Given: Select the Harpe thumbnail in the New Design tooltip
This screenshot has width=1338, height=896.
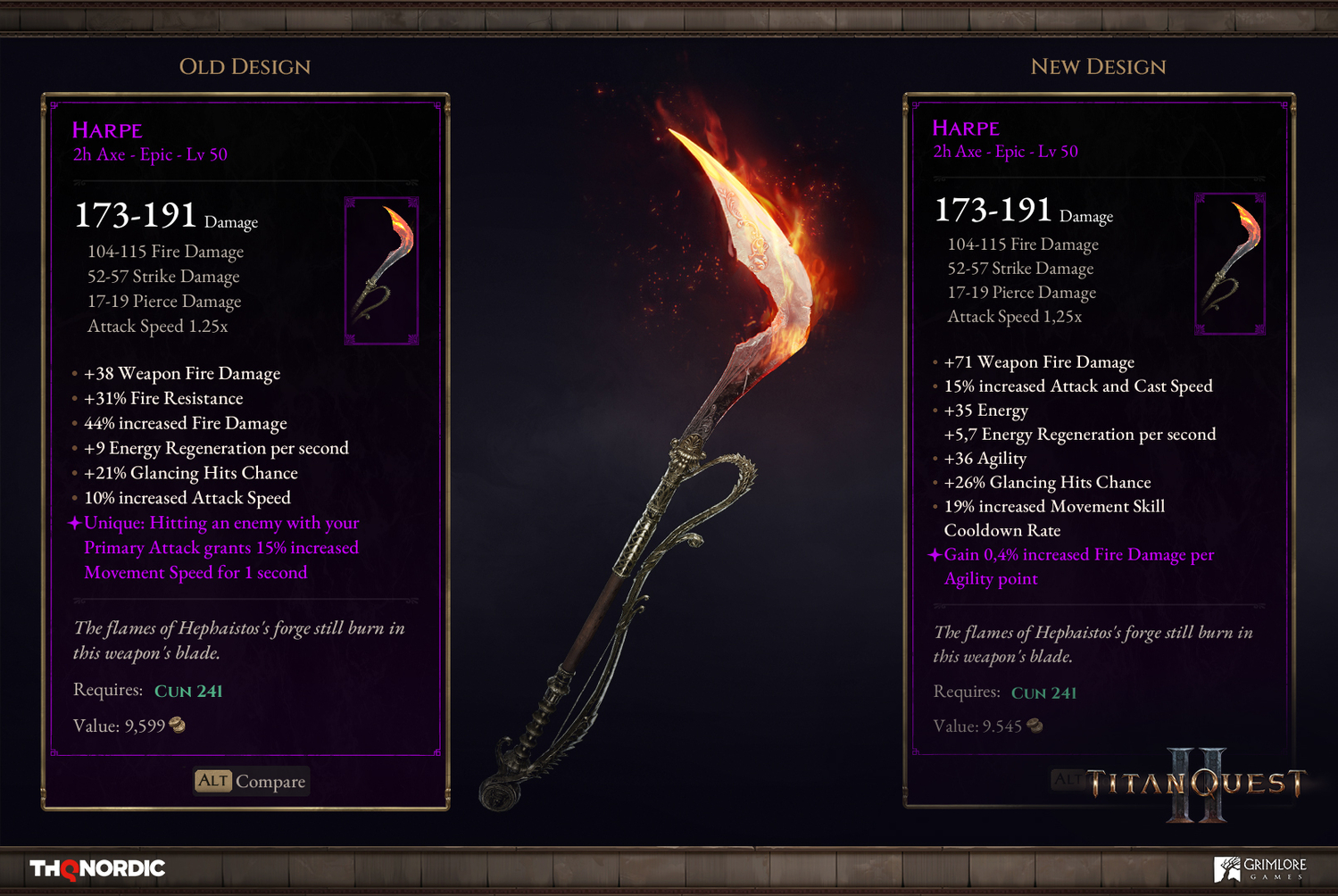Looking at the screenshot, I should tap(1230, 263).
